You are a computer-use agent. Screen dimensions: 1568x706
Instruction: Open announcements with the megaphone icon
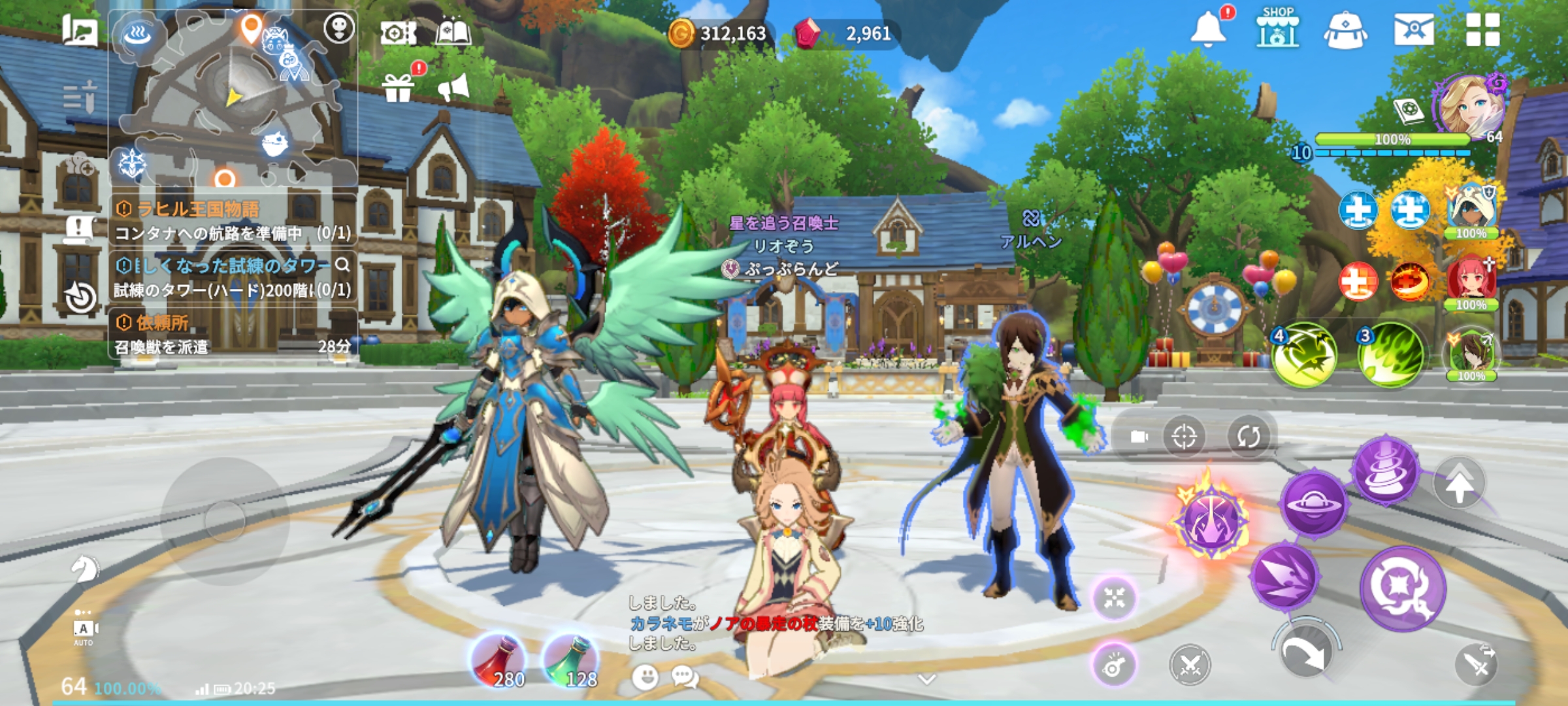point(453,88)
